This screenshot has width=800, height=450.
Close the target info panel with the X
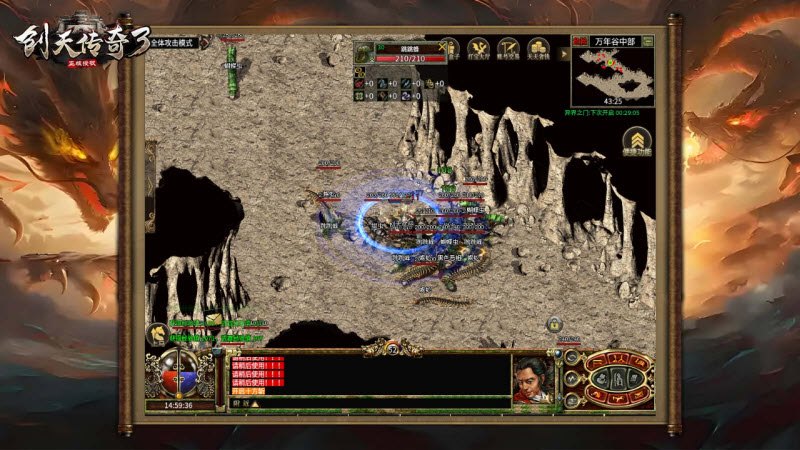[x=441, y=46]
